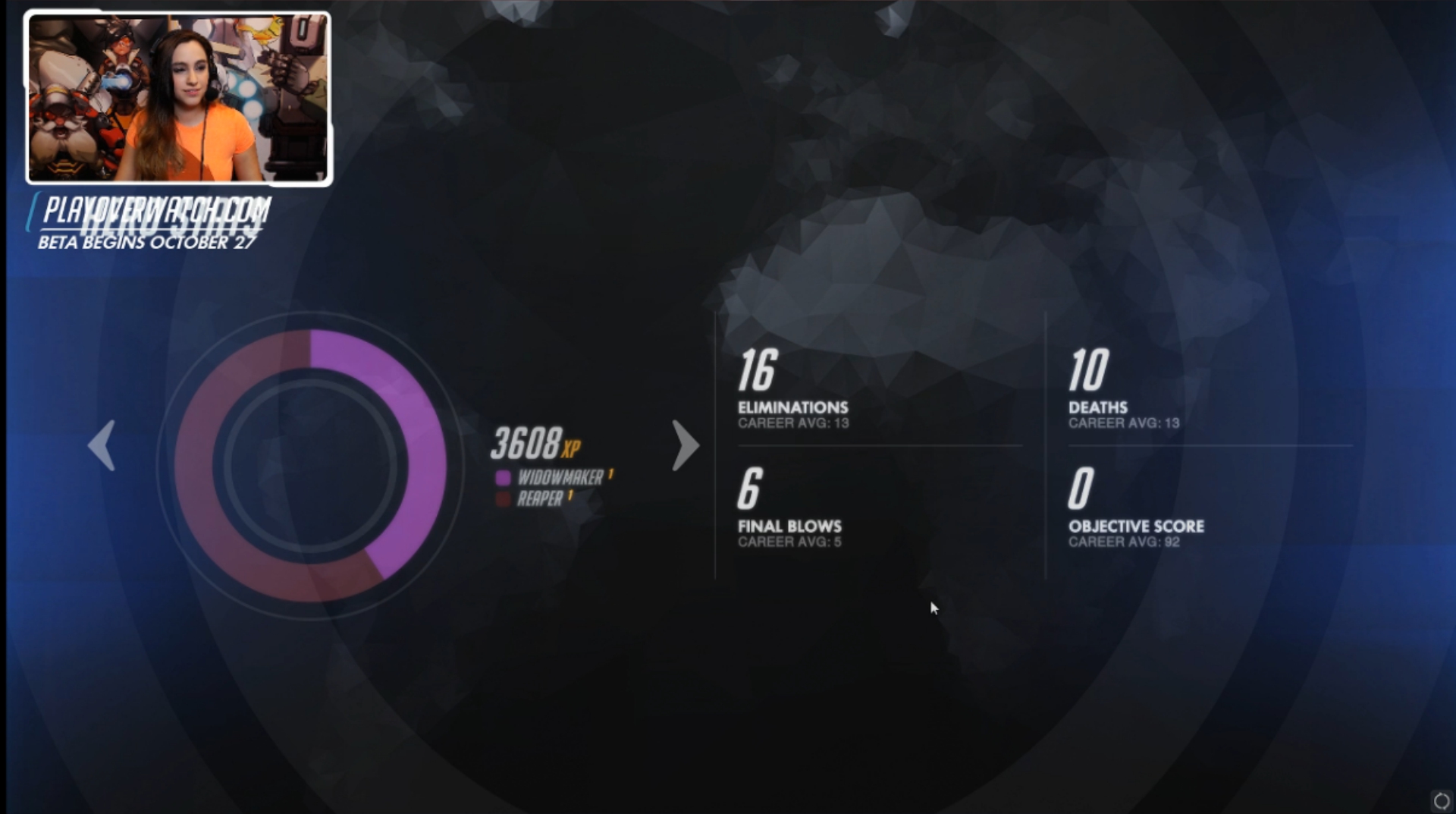Viewport: 1456px width, 814px height.
Task: Advance with the right arrow button
Action: pyautogui.click(x=685, y=445)
